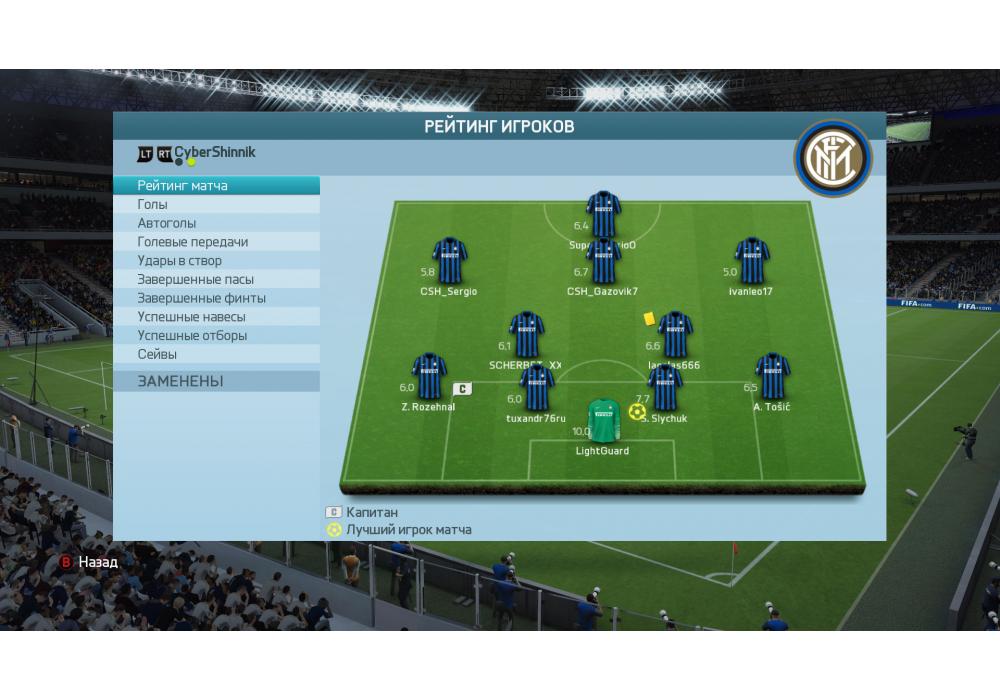Open the Автоголы stat row

coord(216,223)
